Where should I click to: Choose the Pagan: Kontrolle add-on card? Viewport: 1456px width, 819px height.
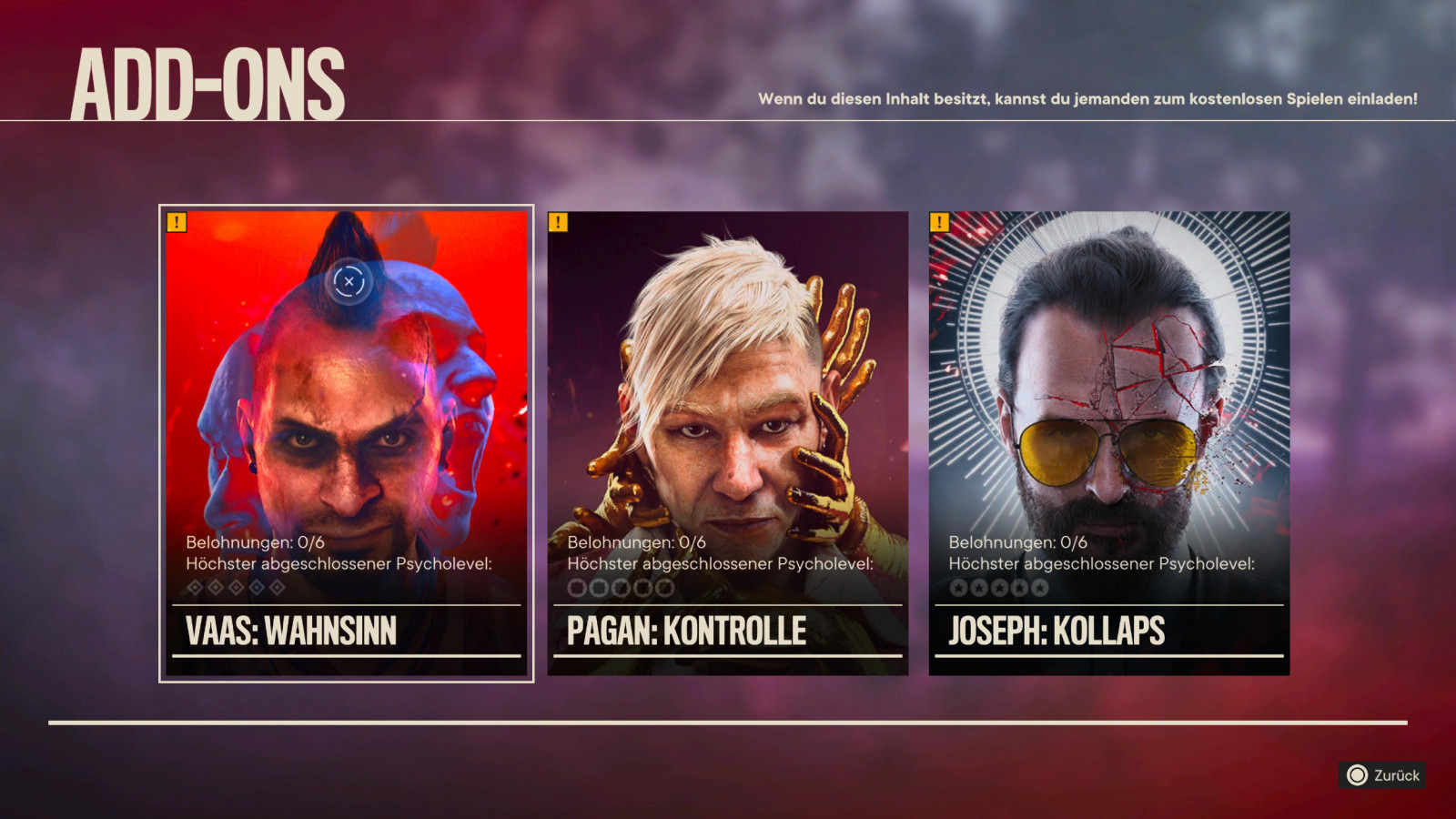click(727, 443)
